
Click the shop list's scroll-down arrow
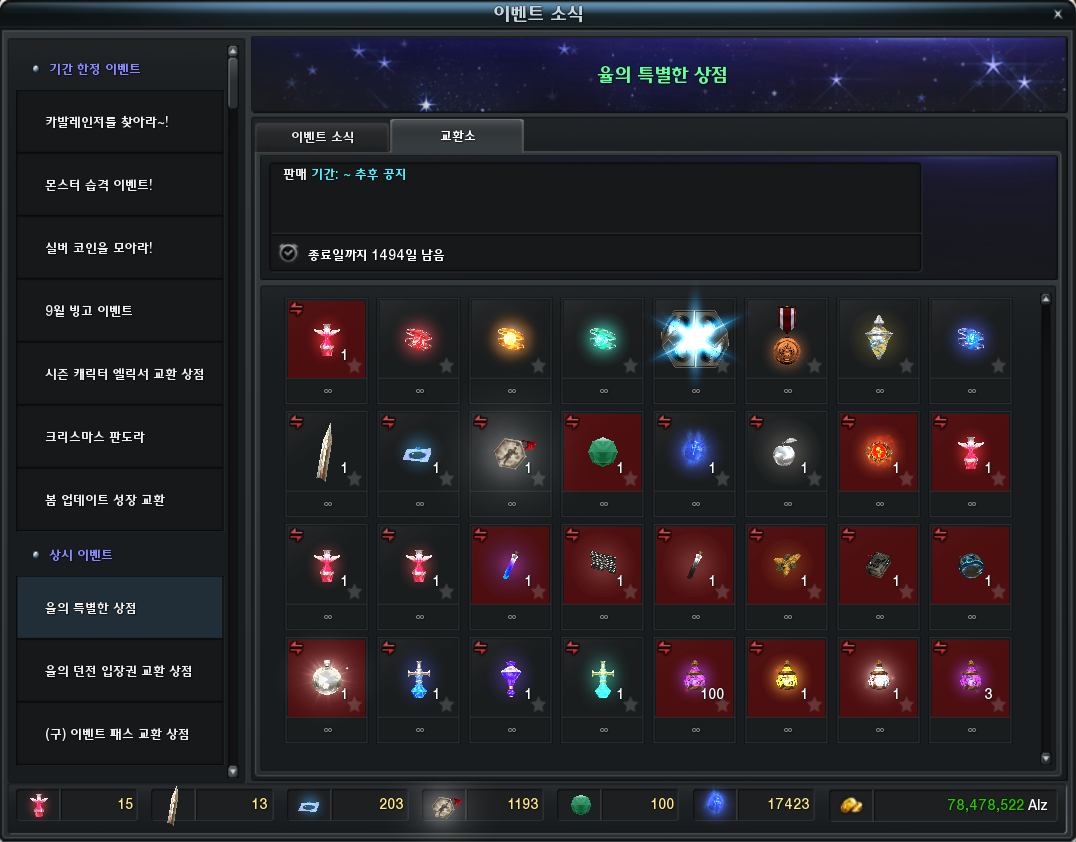(x=1046, y=758)
